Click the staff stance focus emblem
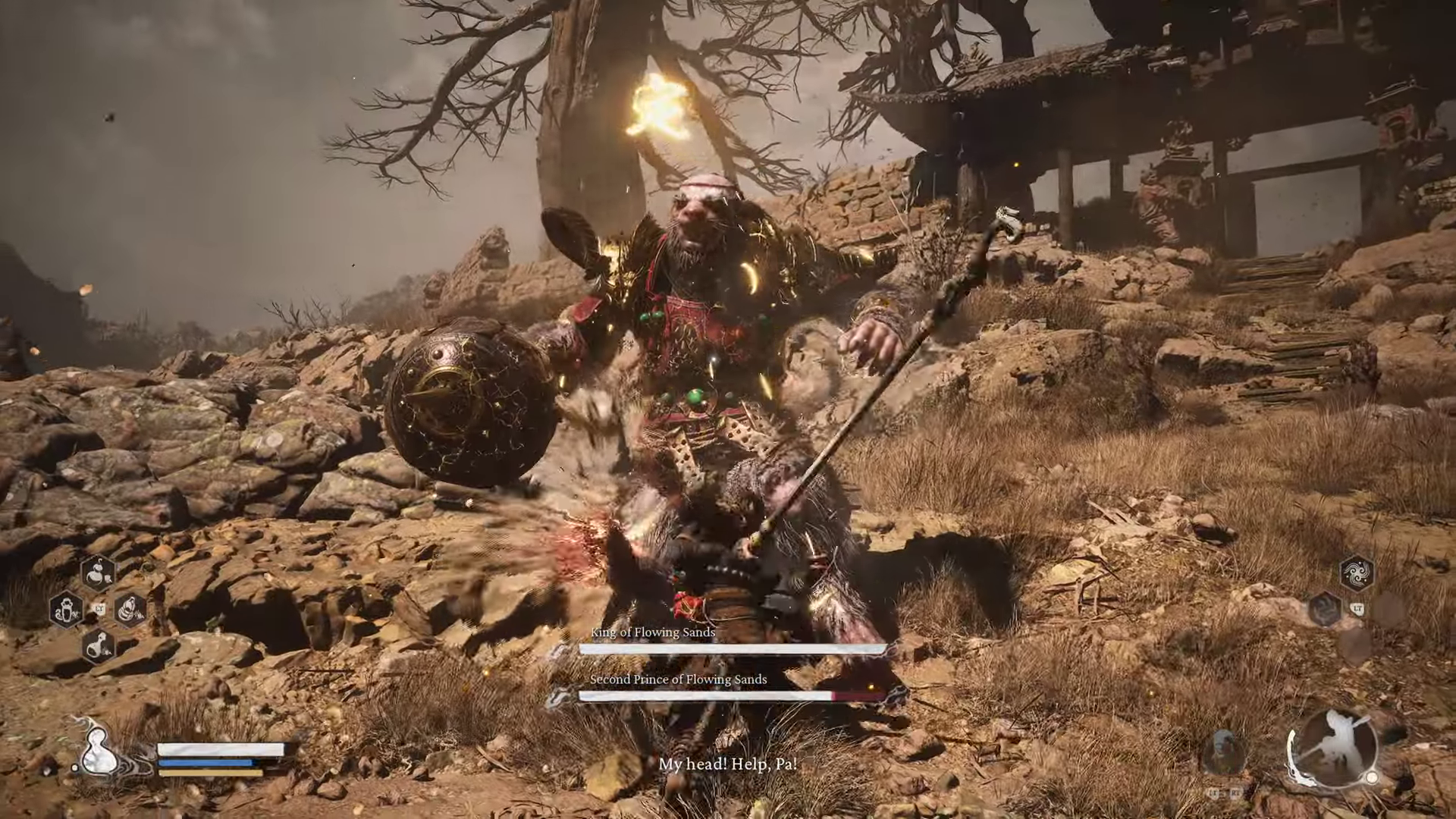Screen dimensions: 1456x819 coord(1332,747)
